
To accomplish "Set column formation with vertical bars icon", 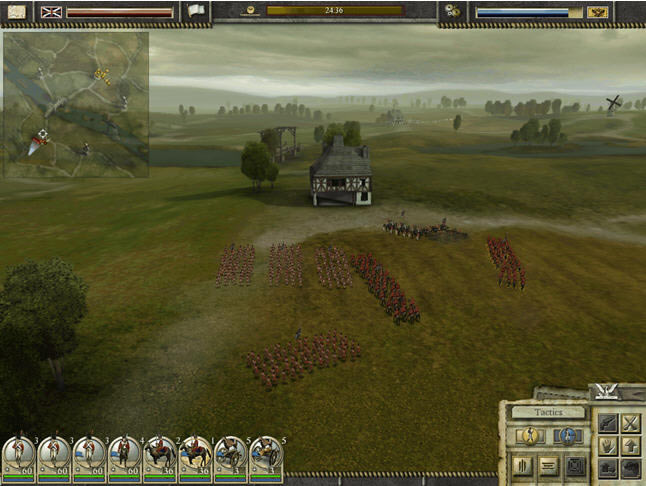I will pos(522,465).
